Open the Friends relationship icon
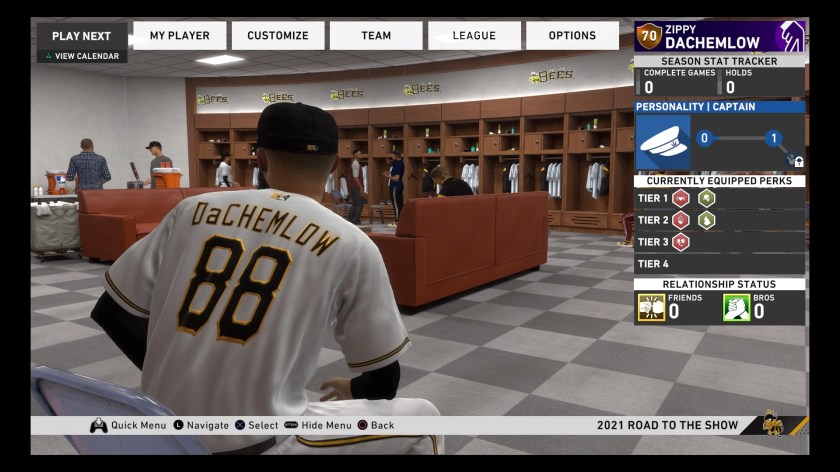 coord(652,307)
